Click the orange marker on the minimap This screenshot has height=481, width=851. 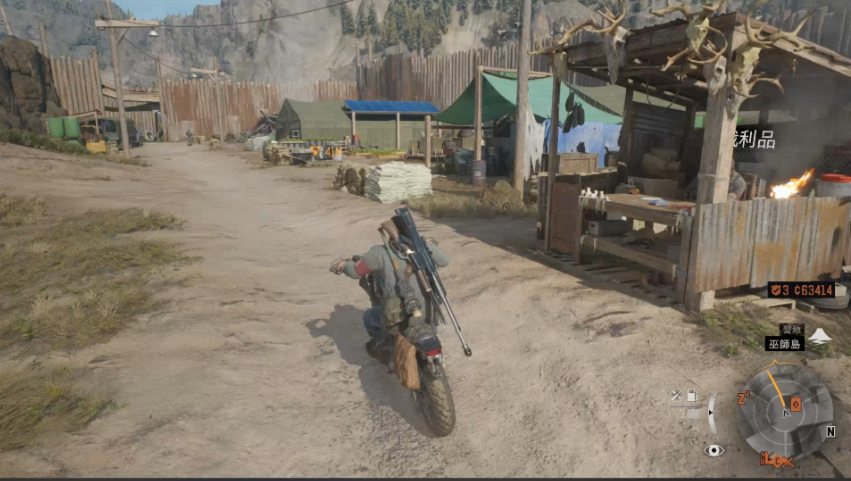pos(795,404)
